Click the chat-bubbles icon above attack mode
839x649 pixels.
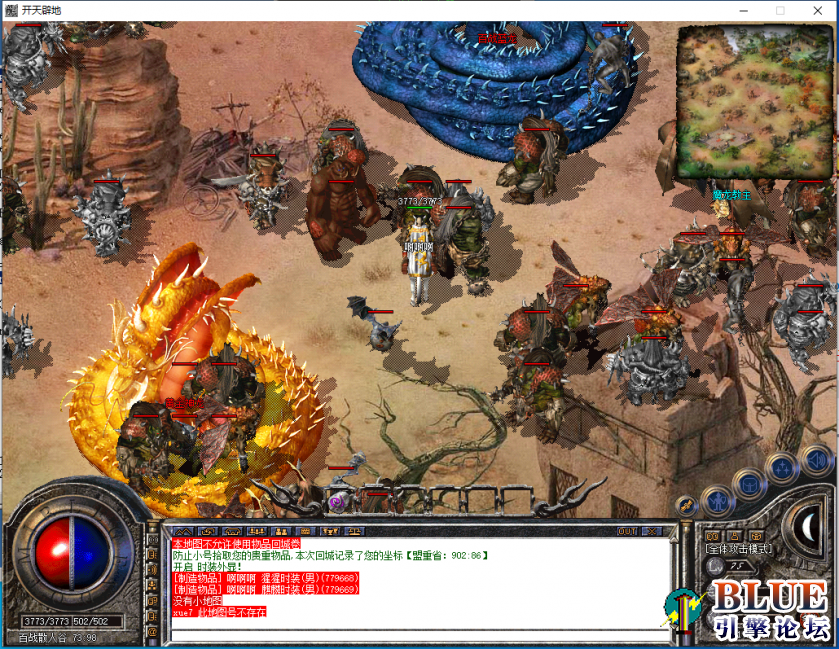712,536
